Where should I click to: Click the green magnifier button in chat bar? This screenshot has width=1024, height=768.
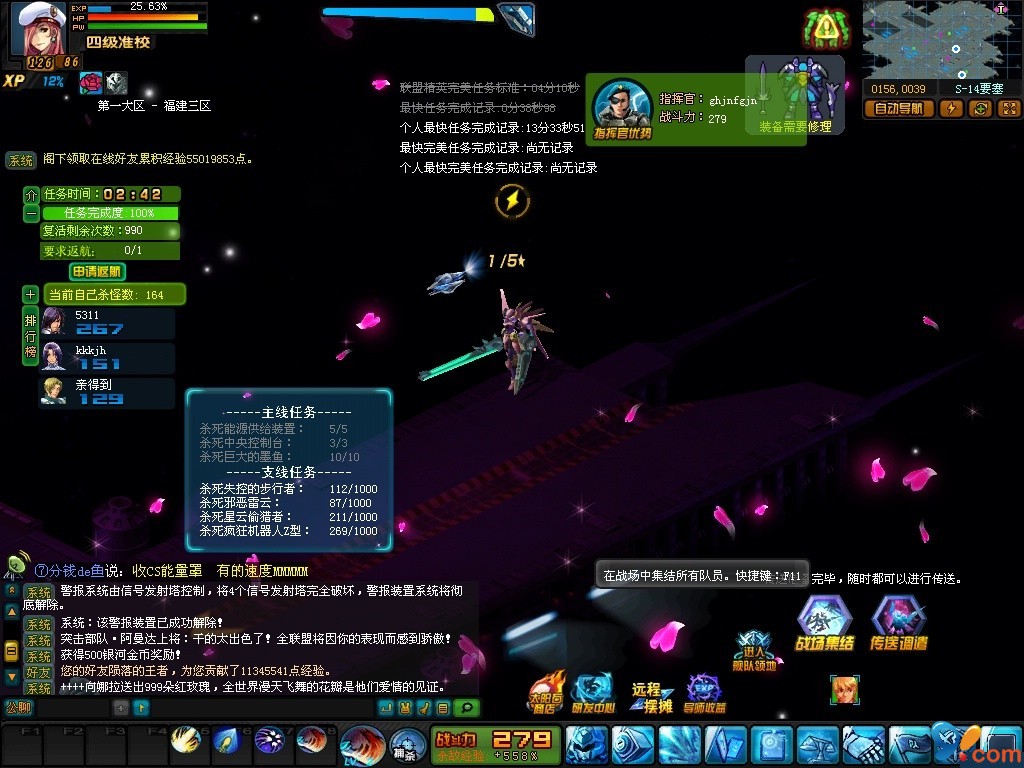click(466, 708)
